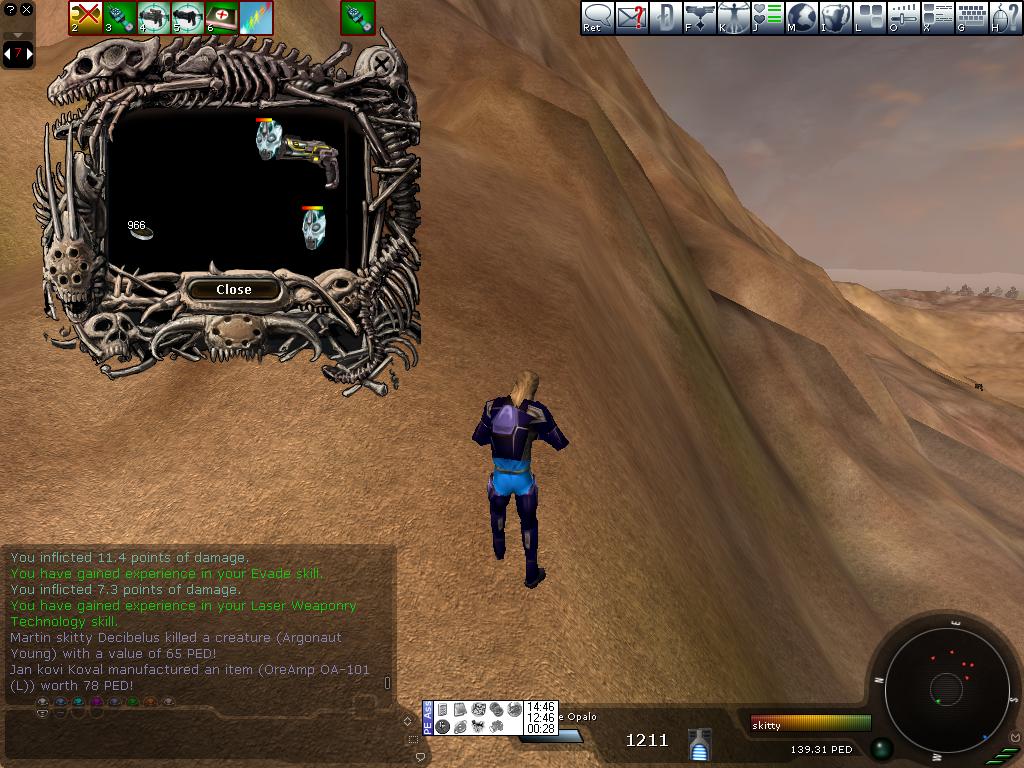
Task: Open the options sliders icon
Action: tap(904, 17)
